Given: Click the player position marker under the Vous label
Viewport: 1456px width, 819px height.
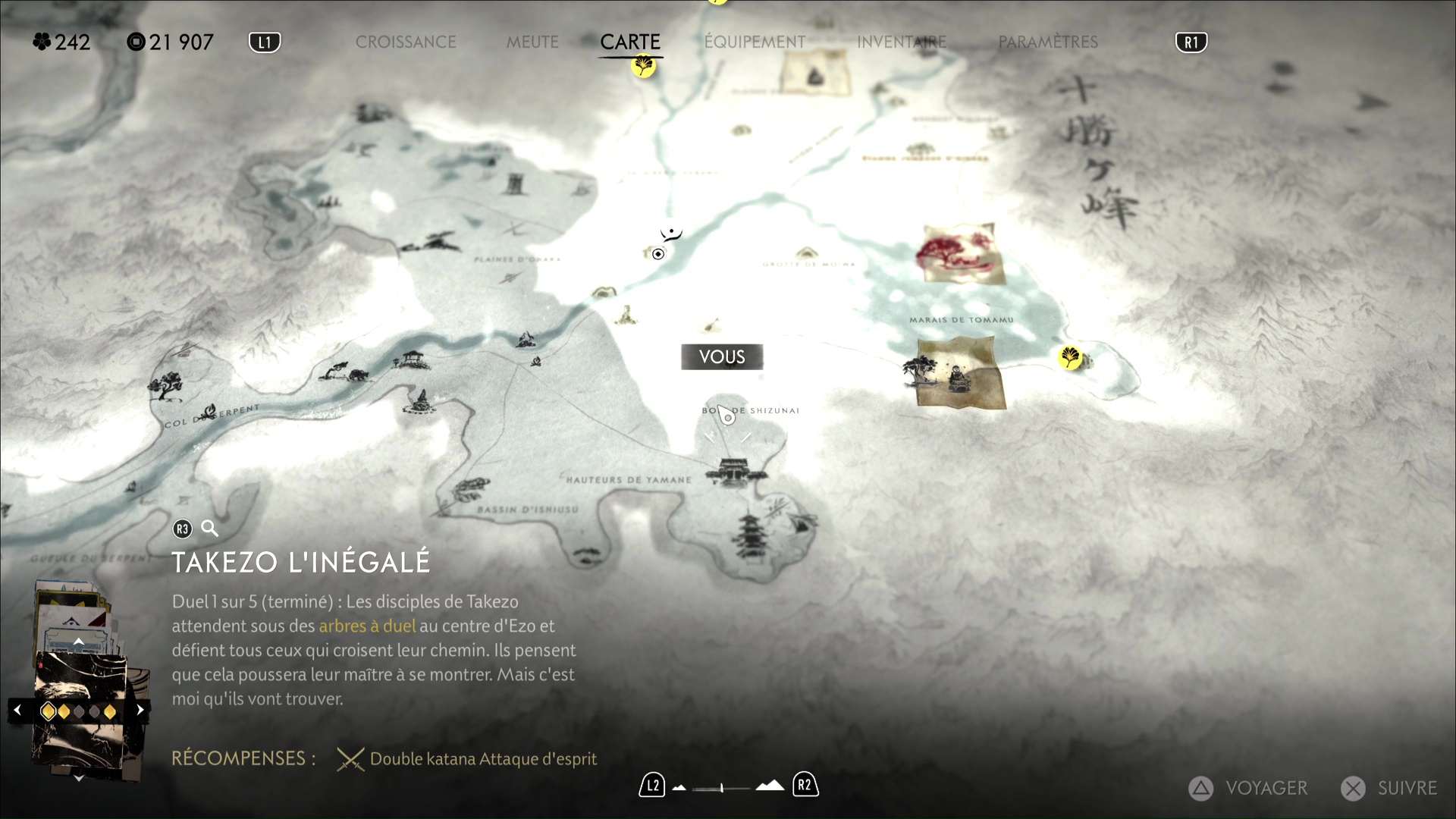Looking at the screenshot, I should (x=726, y=416).
